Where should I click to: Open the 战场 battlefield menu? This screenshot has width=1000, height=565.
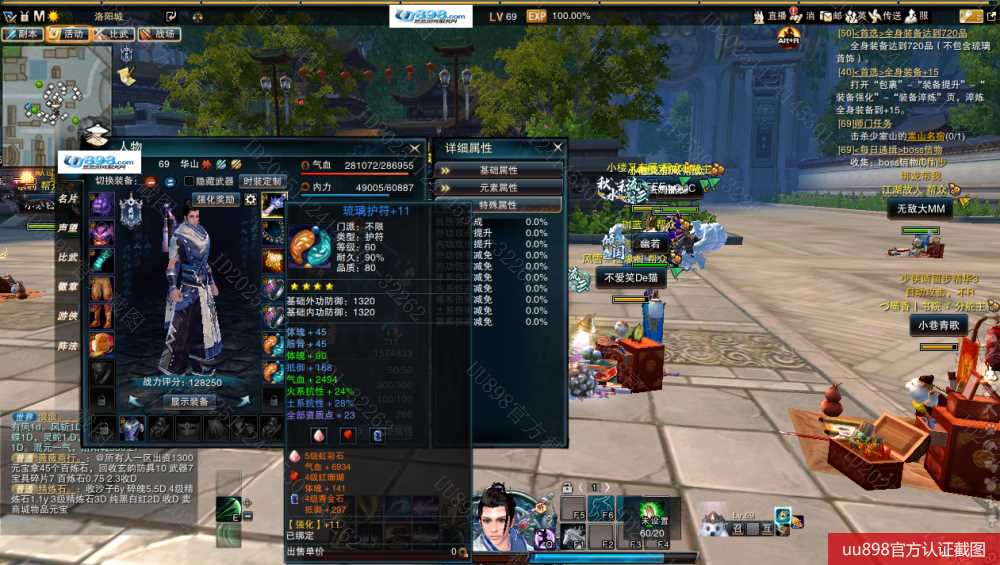[x=161, y=33]
